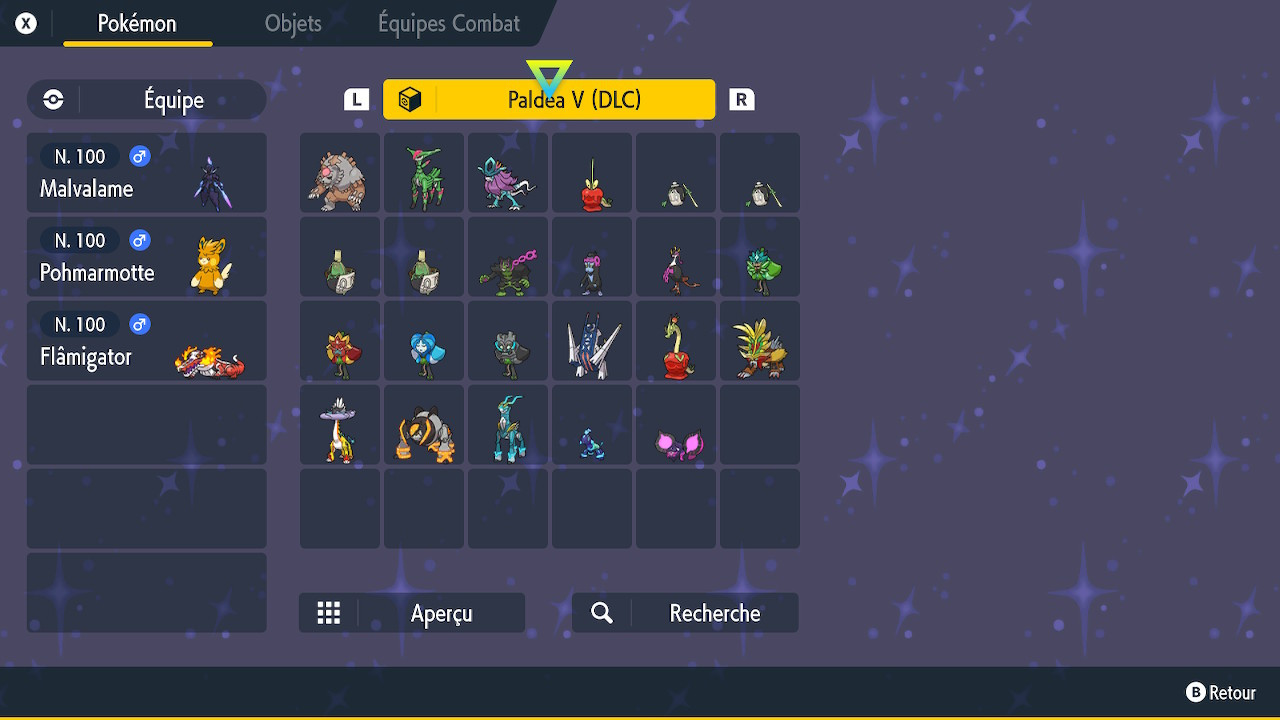The width and height of the screenshot is (1280, 720).
Task: Choose the red-masked Ogerpon slot
Action: coord(340,341)
